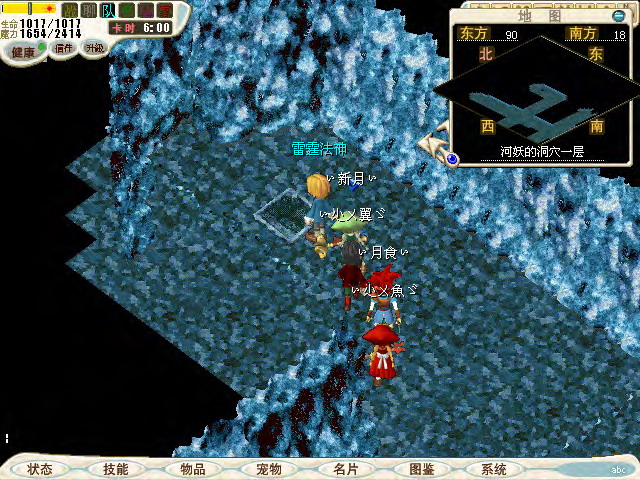Open the 状态 status menu

click(40, 469)
